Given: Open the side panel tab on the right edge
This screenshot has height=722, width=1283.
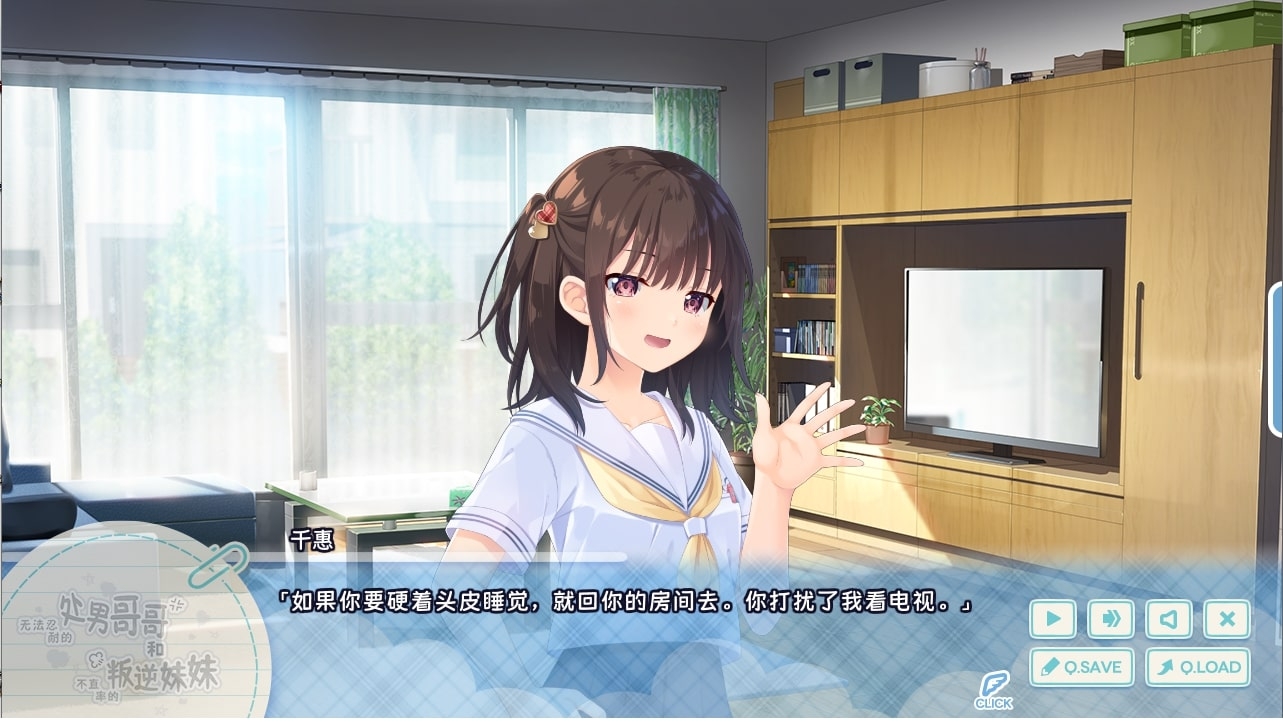Looking at the screenshot, I should [1276, 359].
